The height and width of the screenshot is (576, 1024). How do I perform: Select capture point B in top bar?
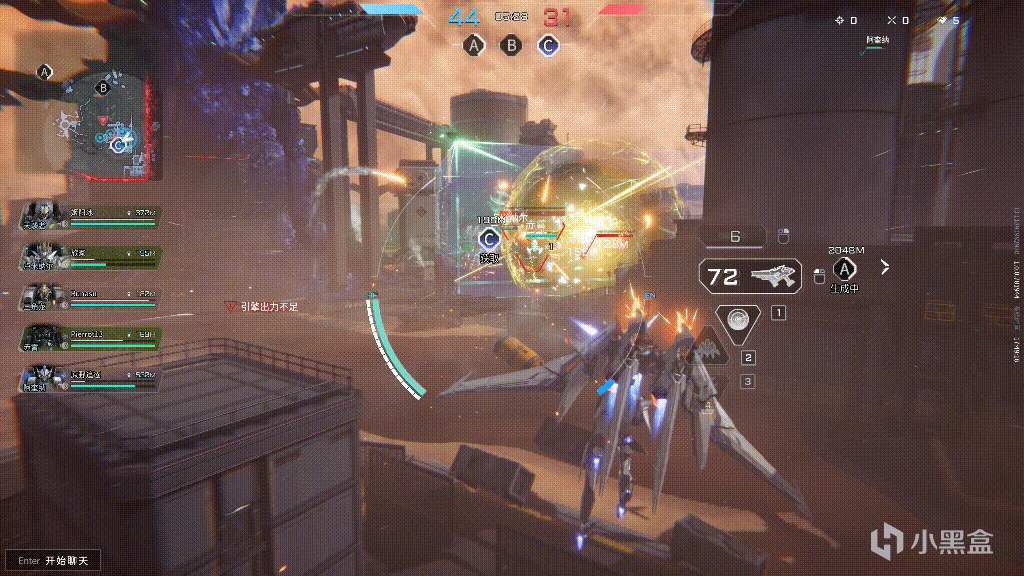coord(510,45)
